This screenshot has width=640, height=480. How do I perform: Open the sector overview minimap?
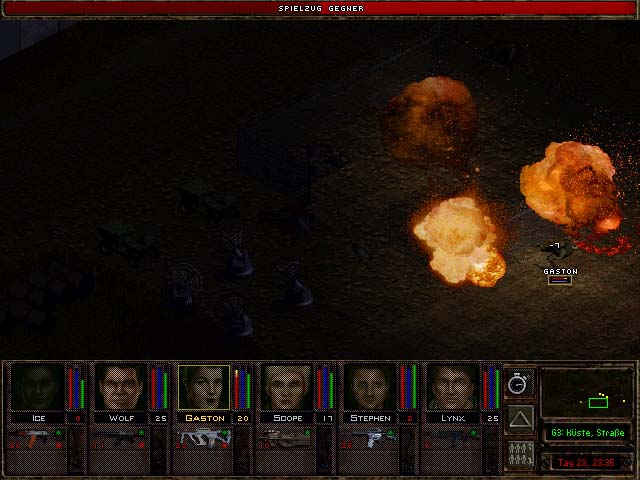(x=587, y=393)
